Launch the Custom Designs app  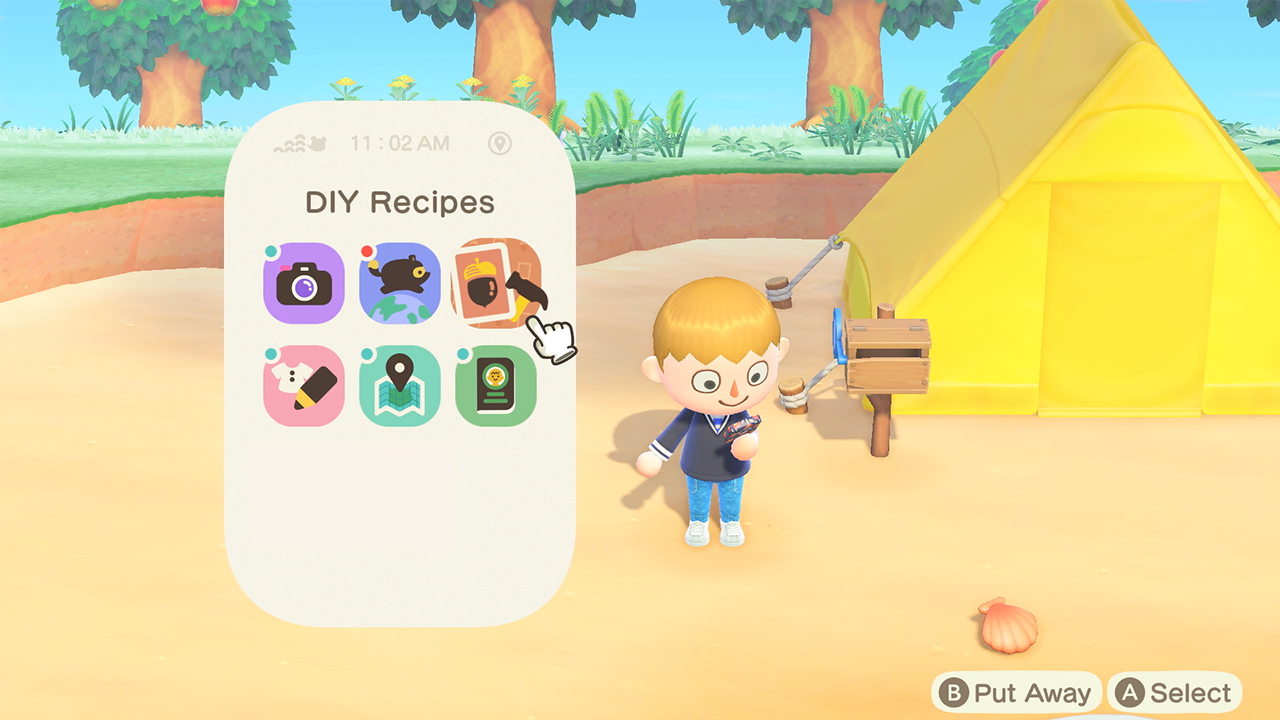point(303,386)
